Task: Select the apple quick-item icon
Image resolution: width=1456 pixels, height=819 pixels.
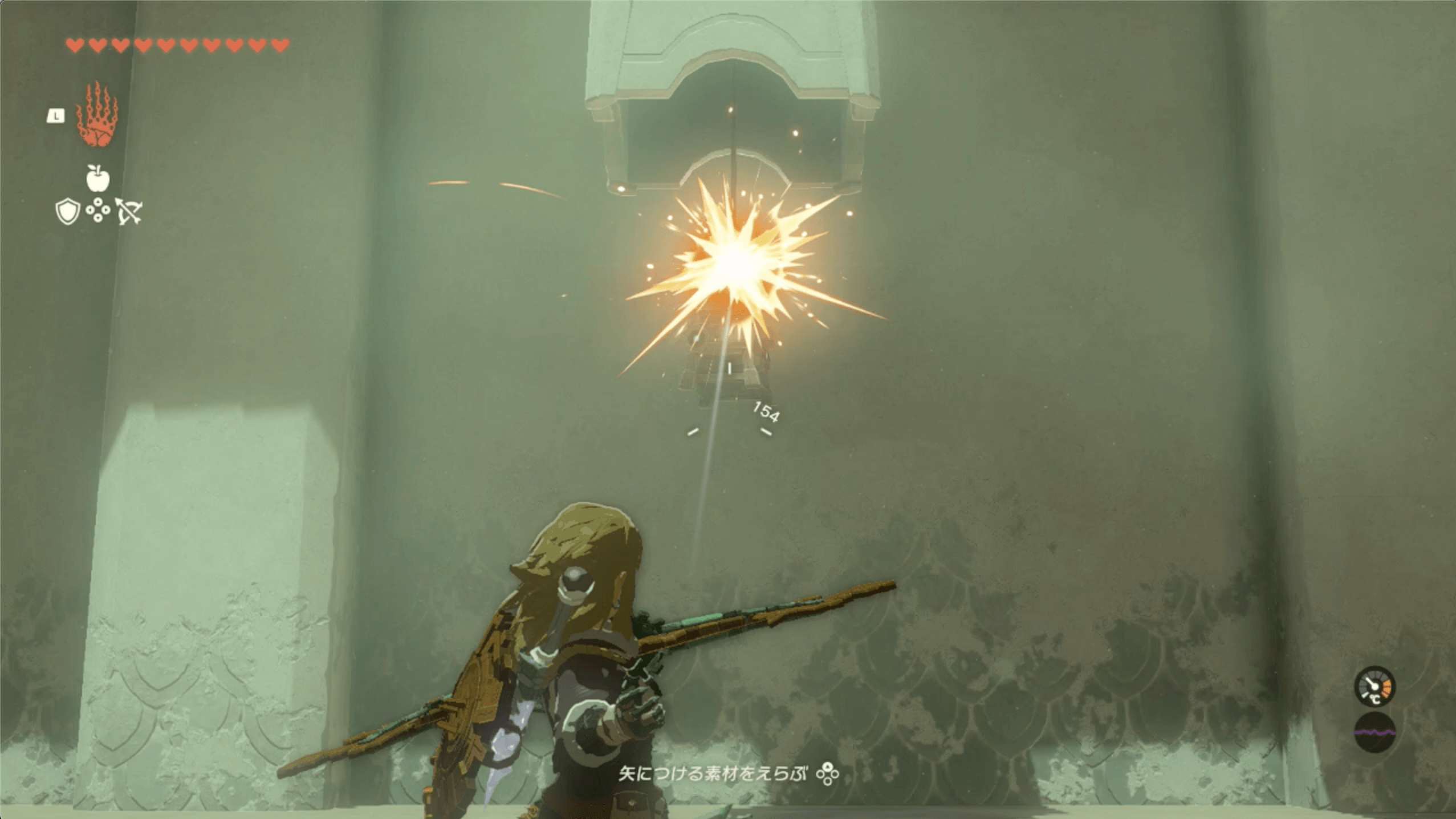Action: 97,178
